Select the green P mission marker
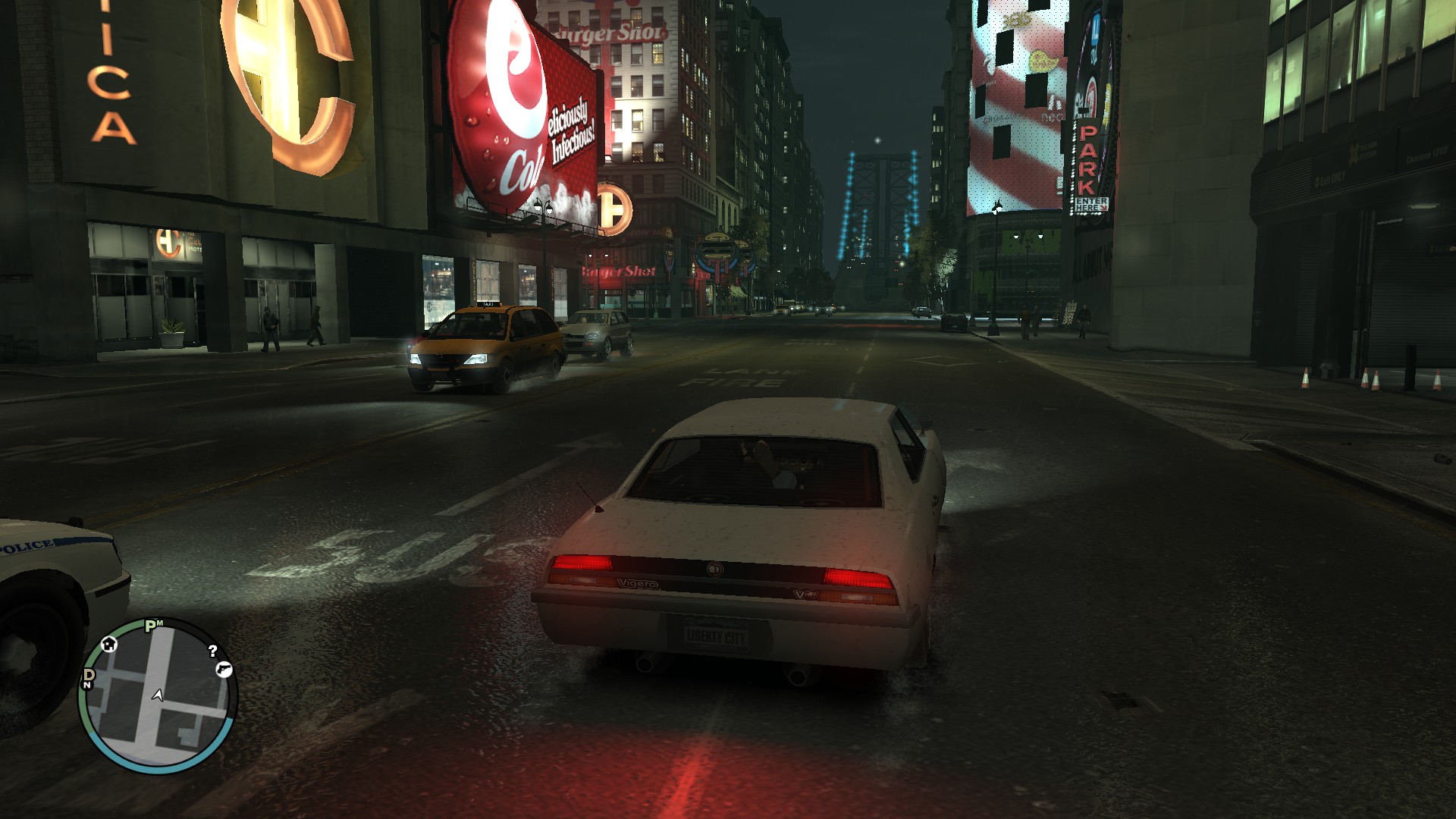Viewport: 1456px width, 819px height. tap(152, 626)
